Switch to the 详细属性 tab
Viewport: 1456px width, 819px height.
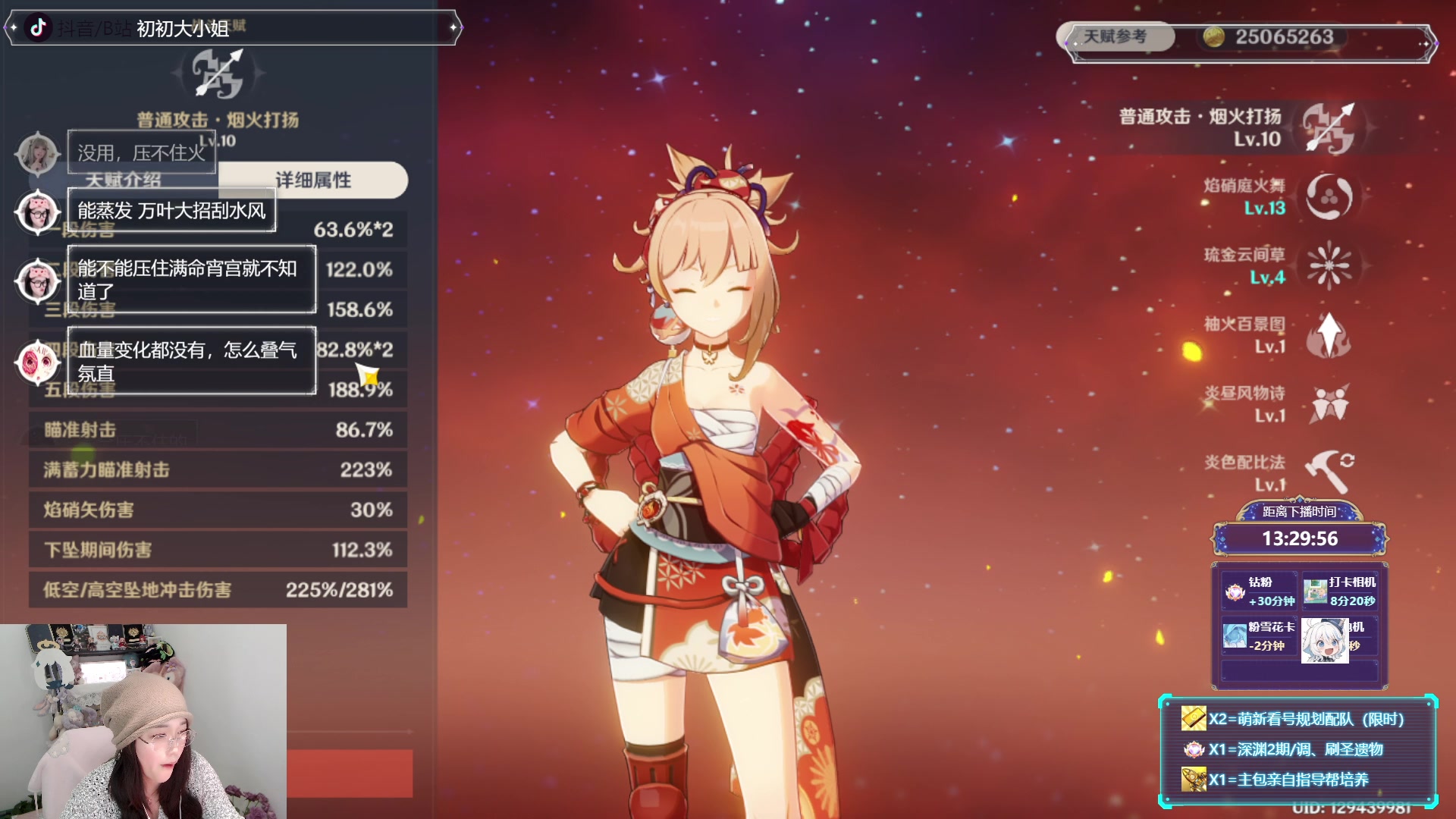pyautogui.click(x=313, y=180)
